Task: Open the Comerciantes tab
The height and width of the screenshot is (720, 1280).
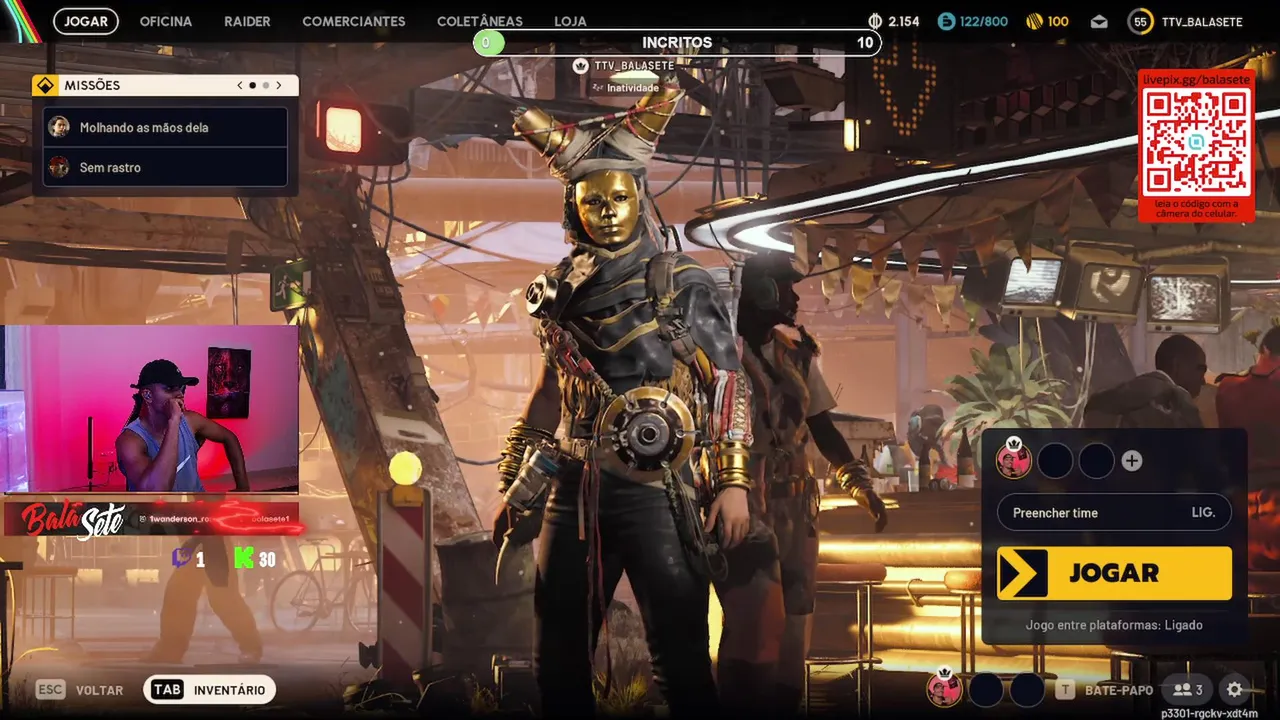Action: pyautogui.click(x=354, y=21)
